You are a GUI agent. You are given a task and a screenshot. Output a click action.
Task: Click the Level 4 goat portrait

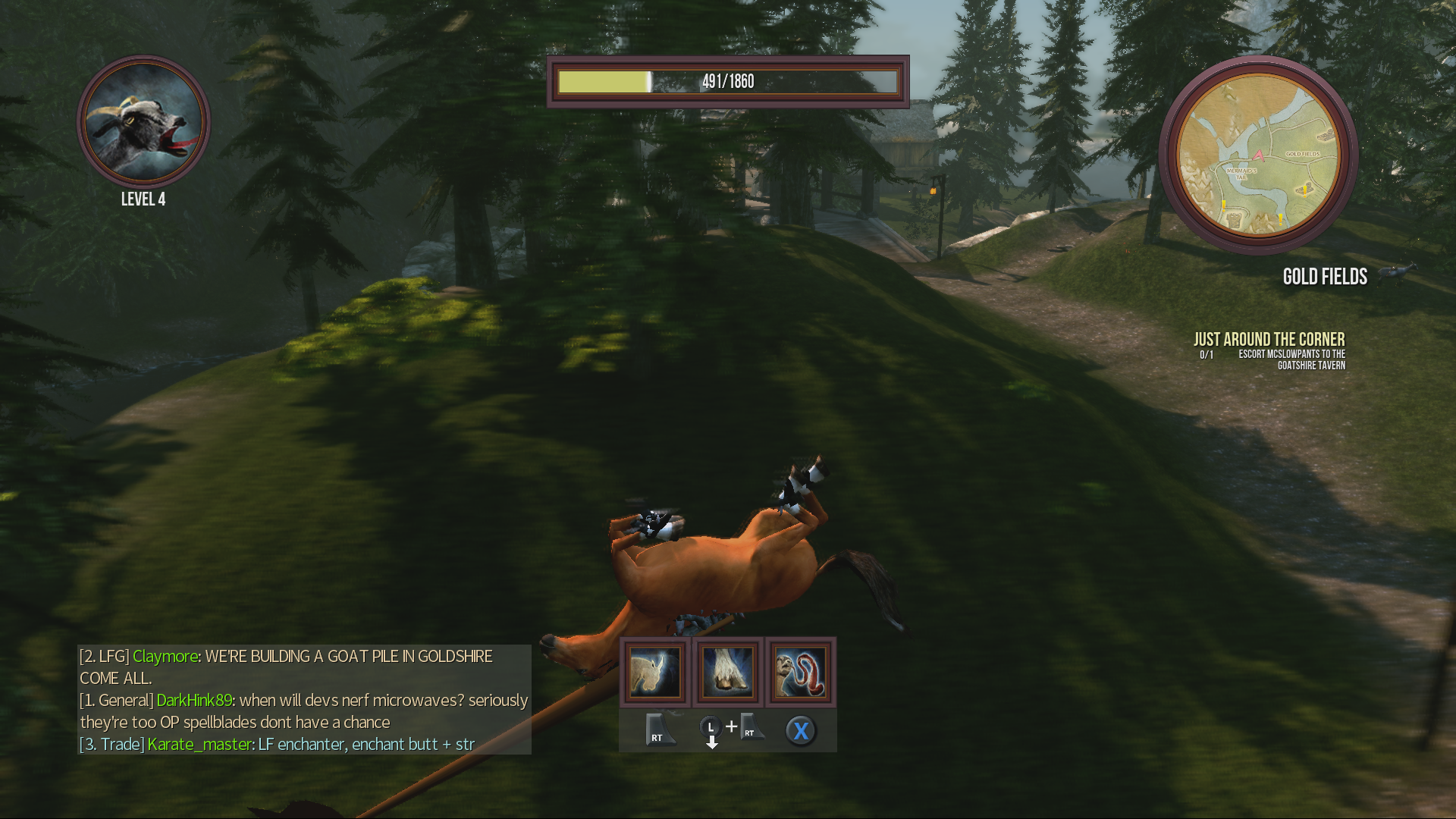(x=144, y=129)
